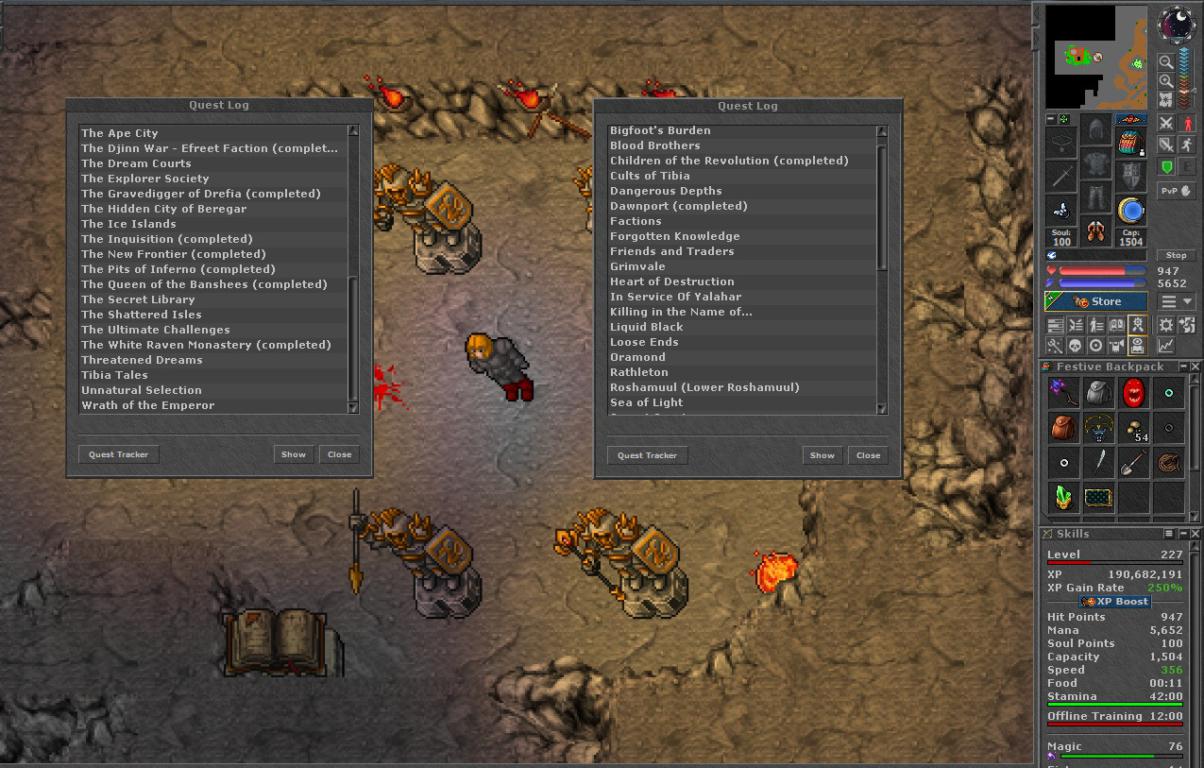This screenshot has width=1204, height=768.
Task: Close the Festive Backpack window
Action: point(1195,367)
